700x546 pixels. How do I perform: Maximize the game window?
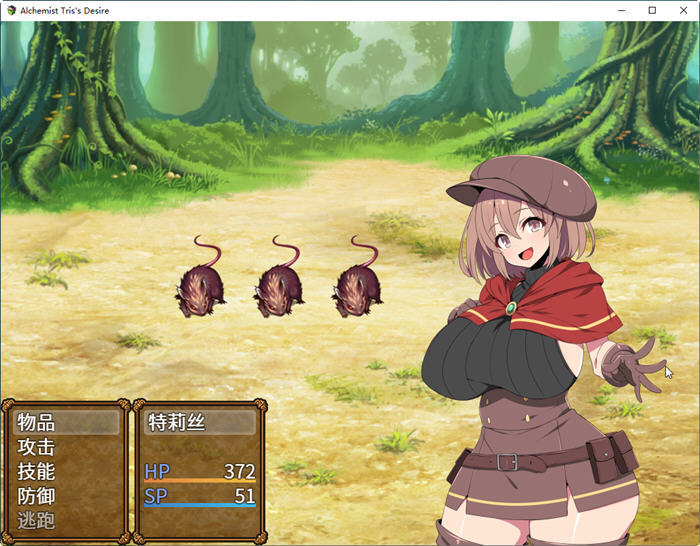coord(652,10)
